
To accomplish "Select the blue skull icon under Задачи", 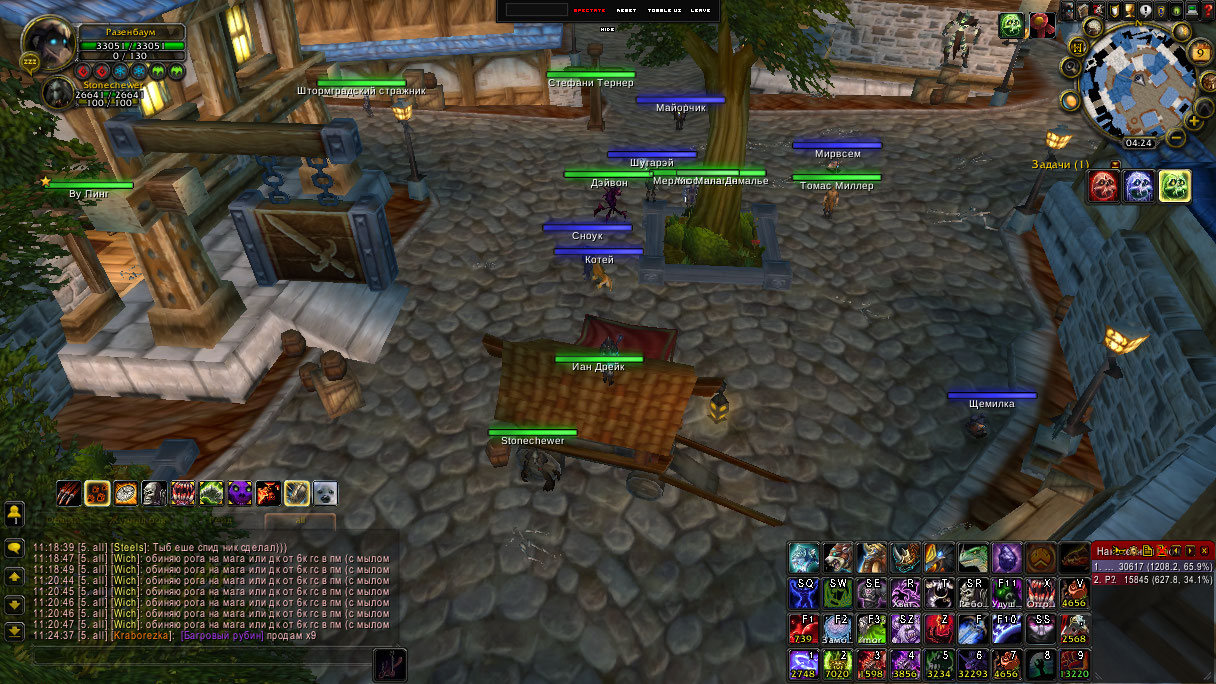I will coord(1139,186).
